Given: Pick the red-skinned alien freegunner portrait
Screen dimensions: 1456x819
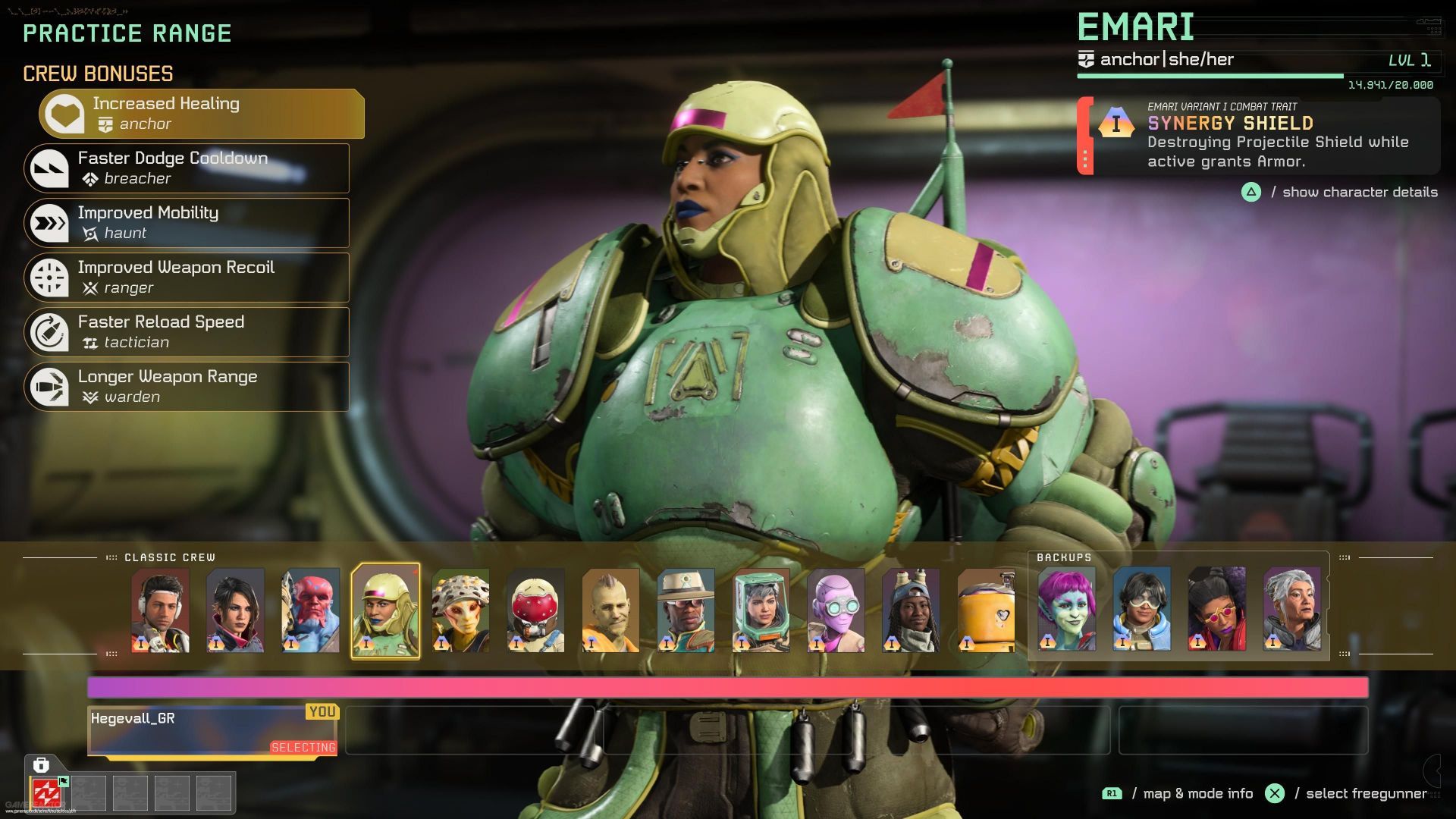Looking at the screenshot, I should tap(310, 610).
